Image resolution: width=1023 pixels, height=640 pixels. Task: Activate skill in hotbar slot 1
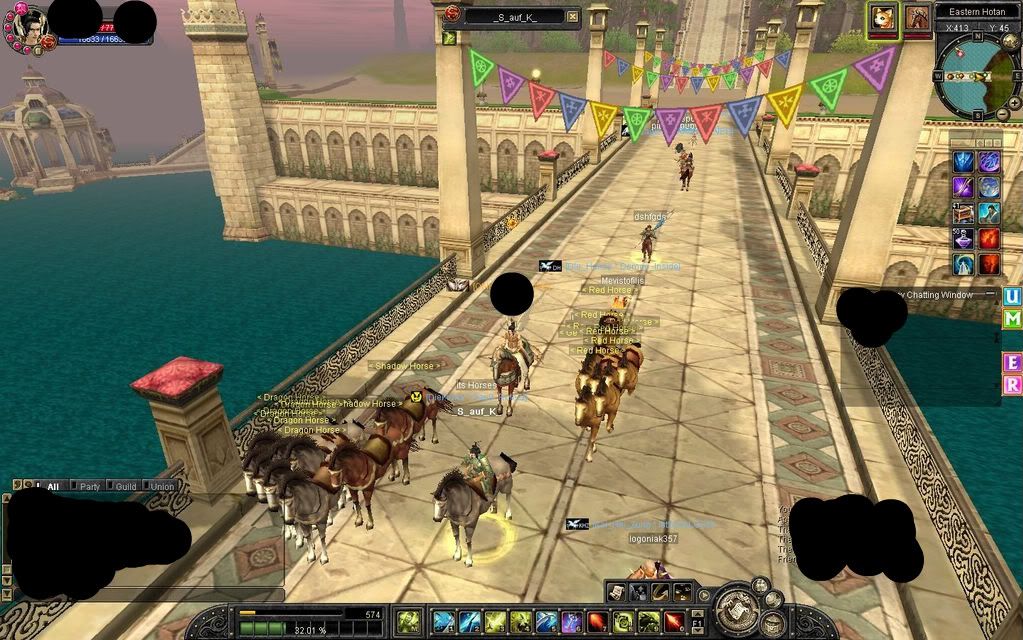coord(443,621)
